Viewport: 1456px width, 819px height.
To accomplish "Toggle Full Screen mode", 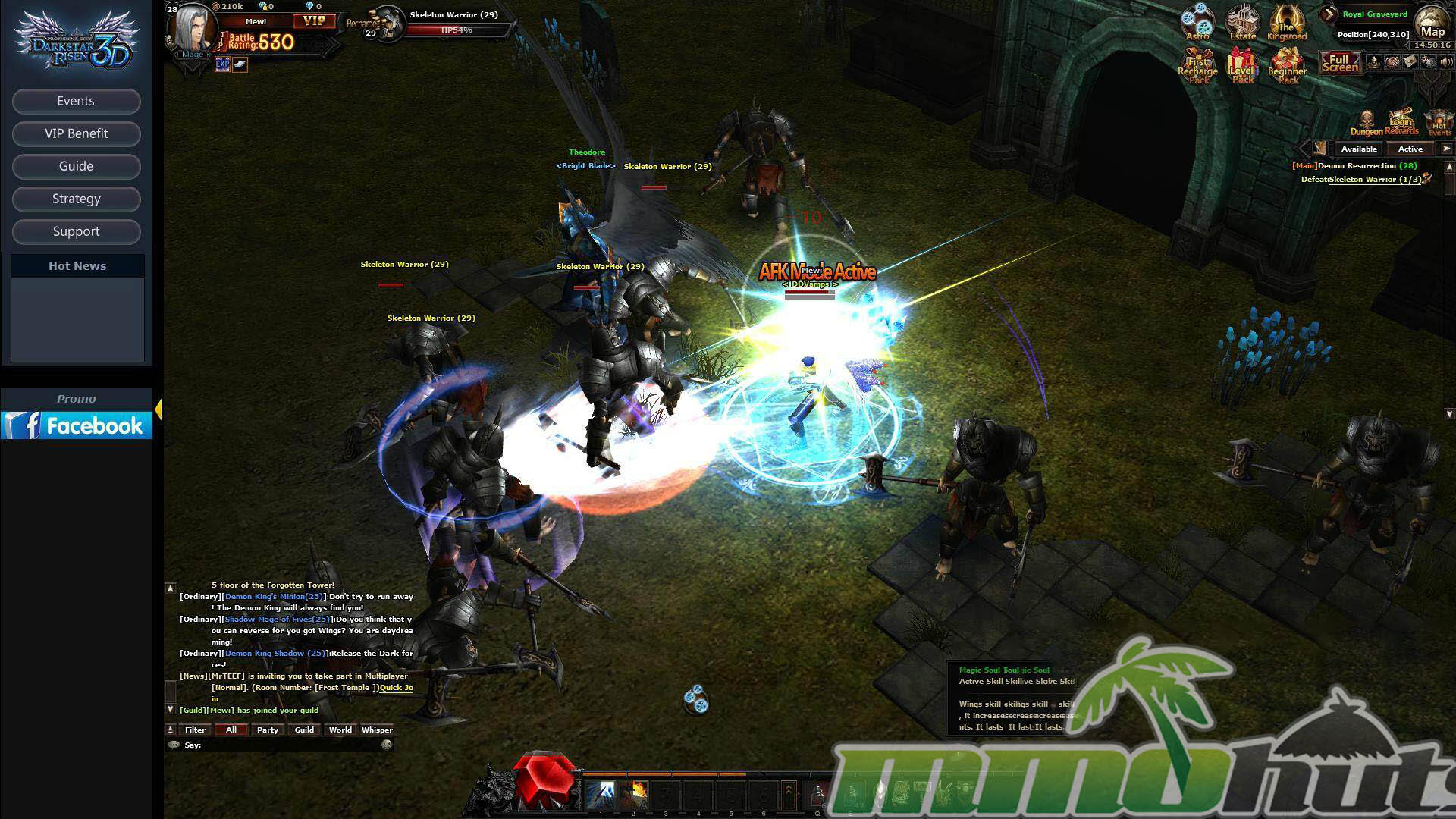I will click(1340, 63).
